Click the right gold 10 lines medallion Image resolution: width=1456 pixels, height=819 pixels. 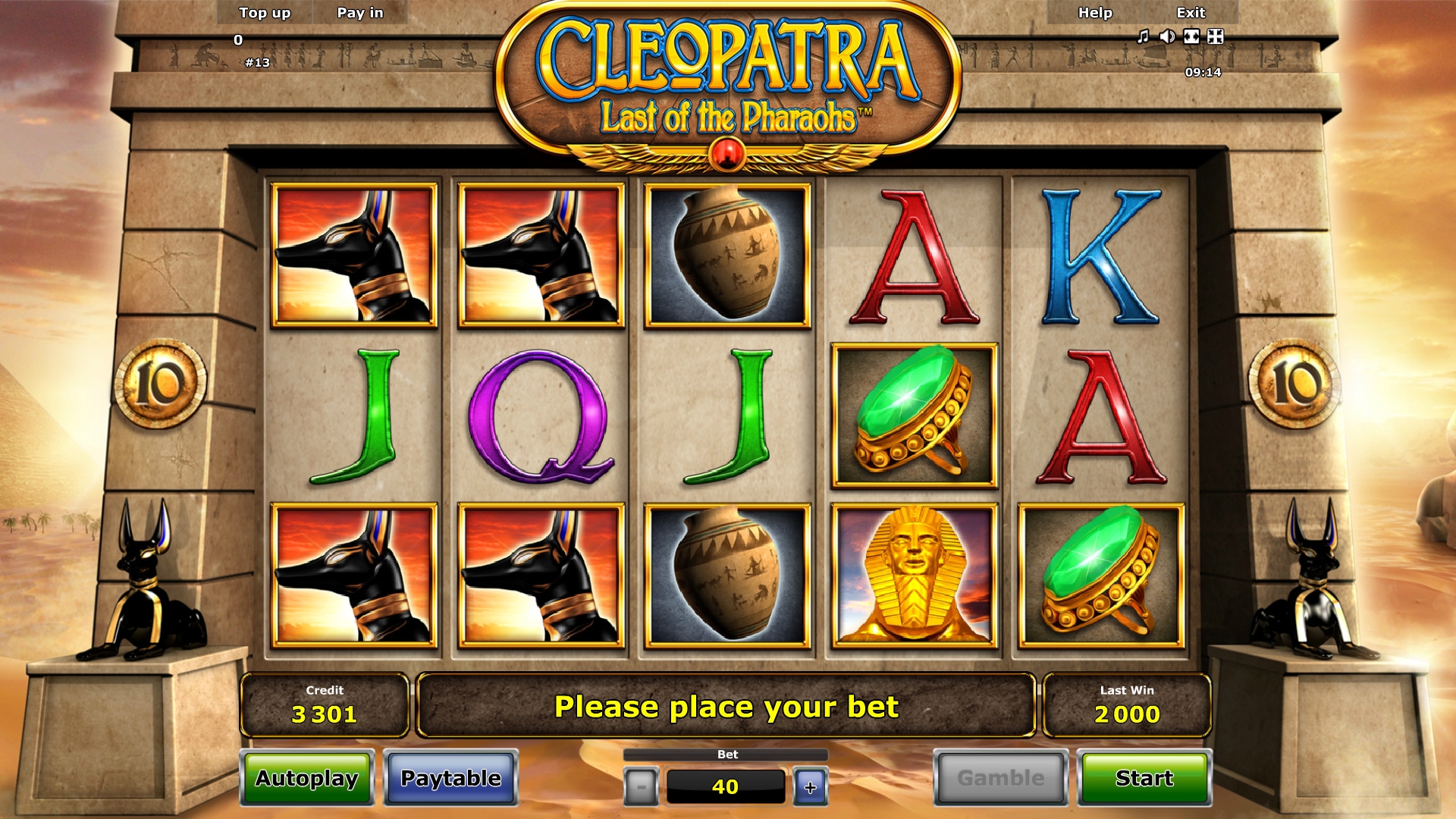click(x=1294, y=384)
